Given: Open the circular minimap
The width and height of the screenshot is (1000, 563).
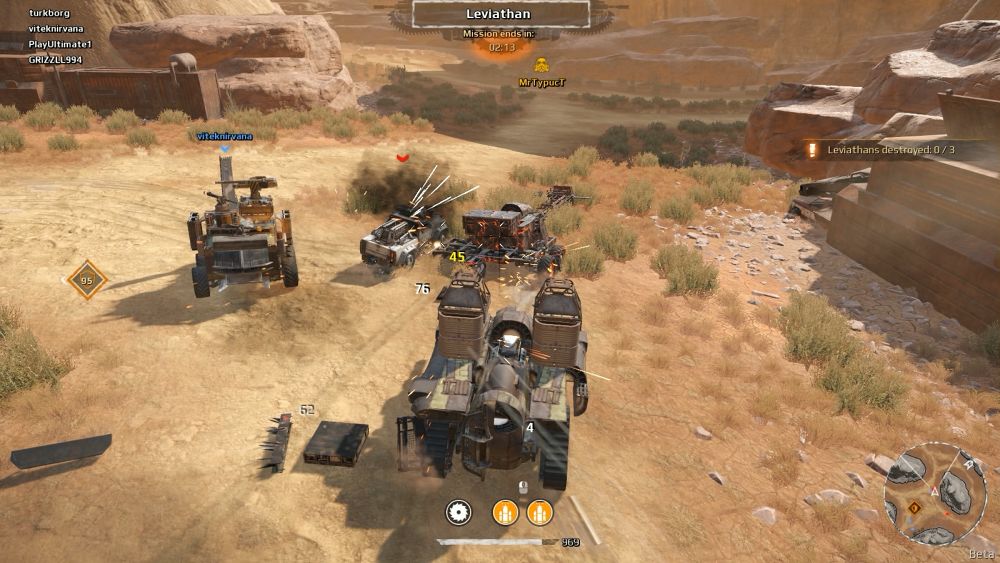Looking at the screenshot, I should pos(934,492).
